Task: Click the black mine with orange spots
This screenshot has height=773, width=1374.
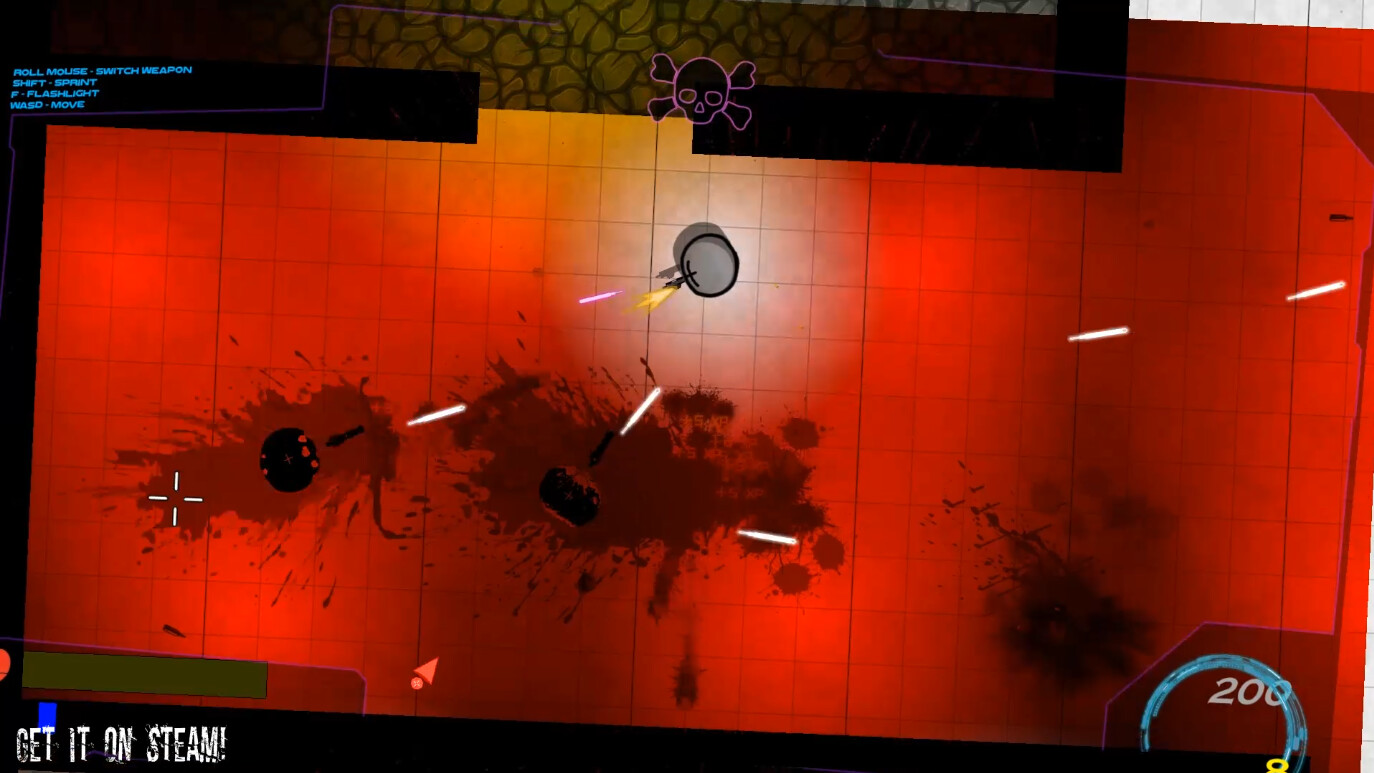Action: coord(290,460)
